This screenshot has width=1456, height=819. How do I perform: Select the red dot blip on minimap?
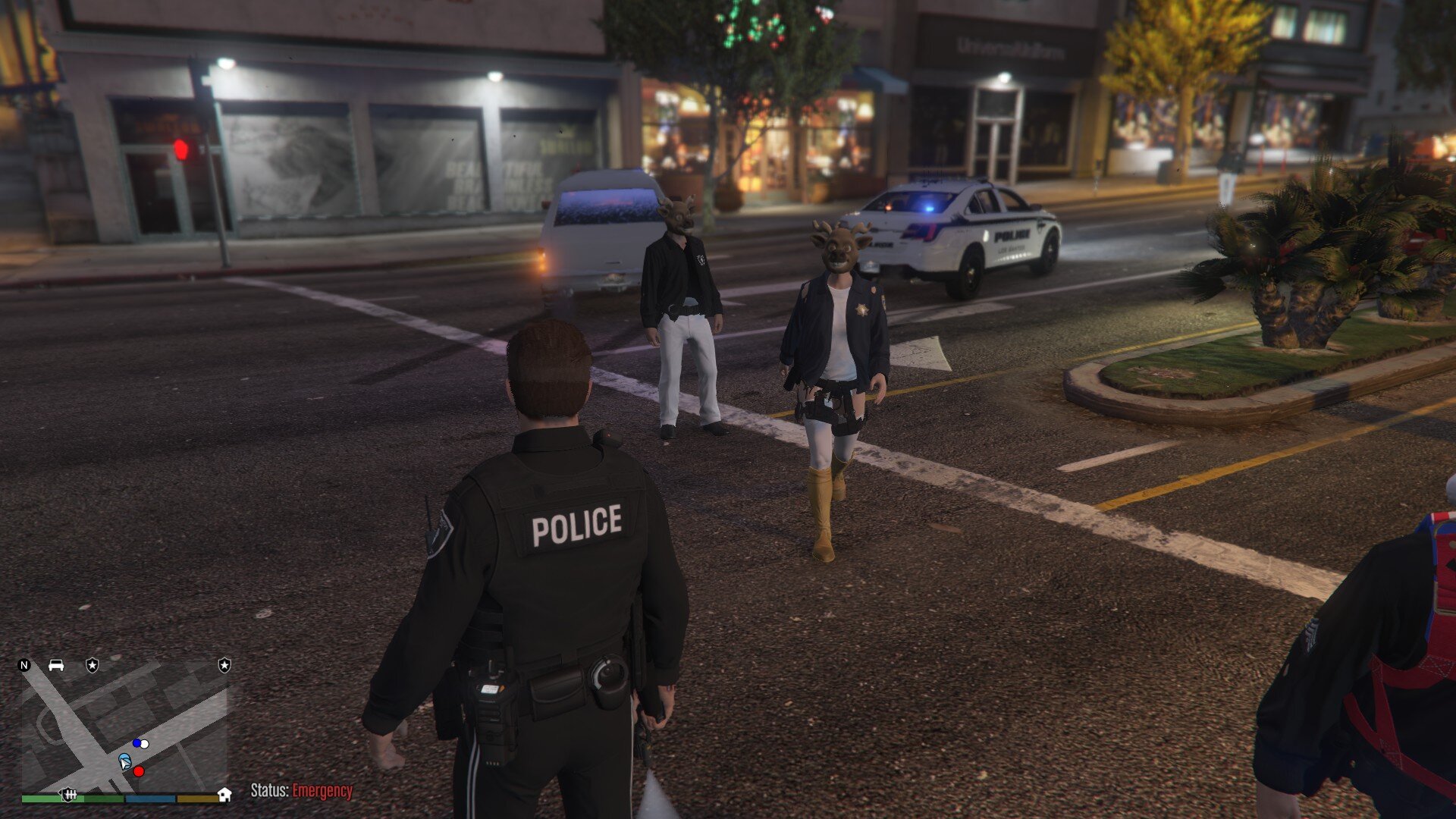pos(139,771)
